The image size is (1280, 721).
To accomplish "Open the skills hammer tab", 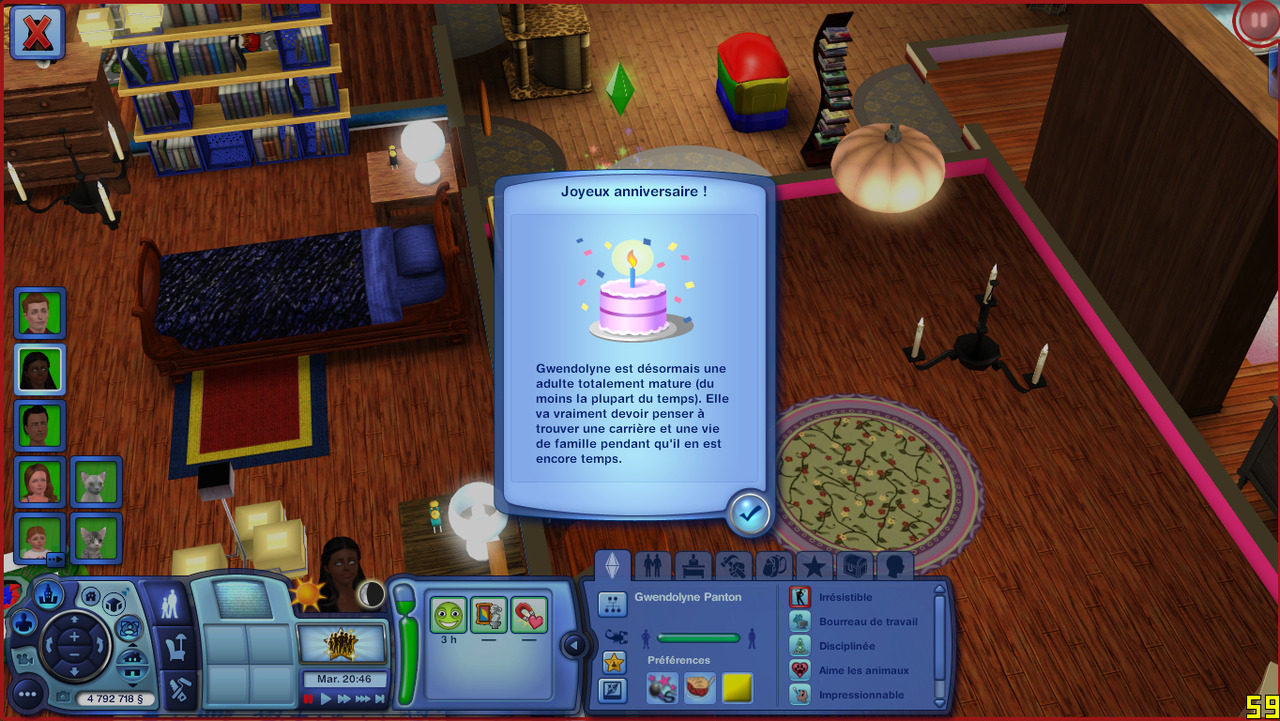I will pos(732,567).
